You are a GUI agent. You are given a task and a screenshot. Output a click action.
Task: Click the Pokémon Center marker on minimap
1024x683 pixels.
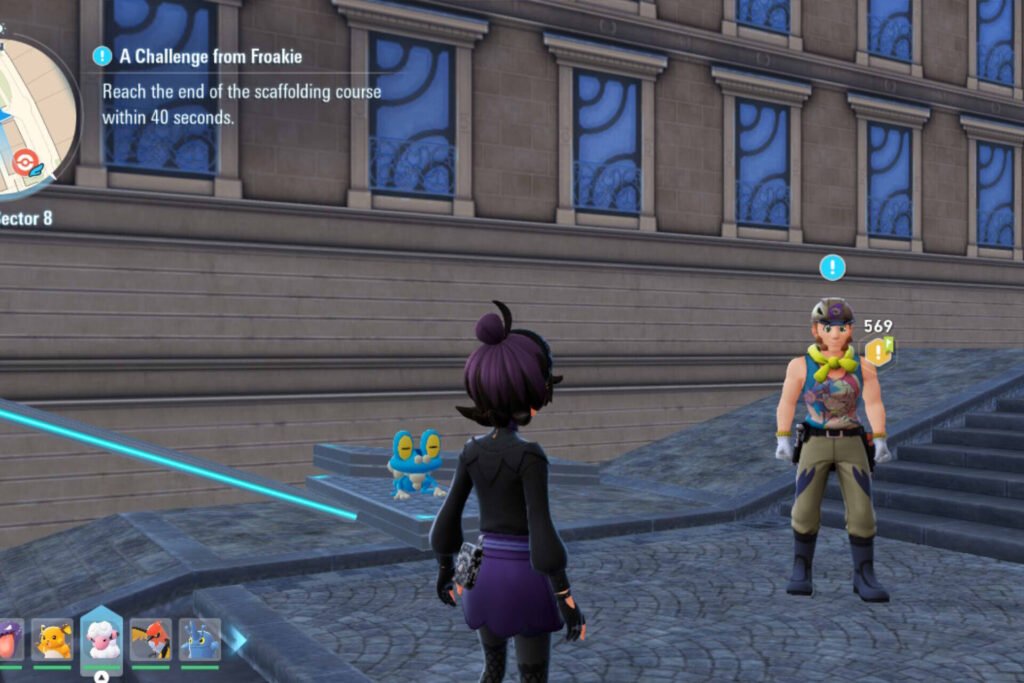pos(22,160)
